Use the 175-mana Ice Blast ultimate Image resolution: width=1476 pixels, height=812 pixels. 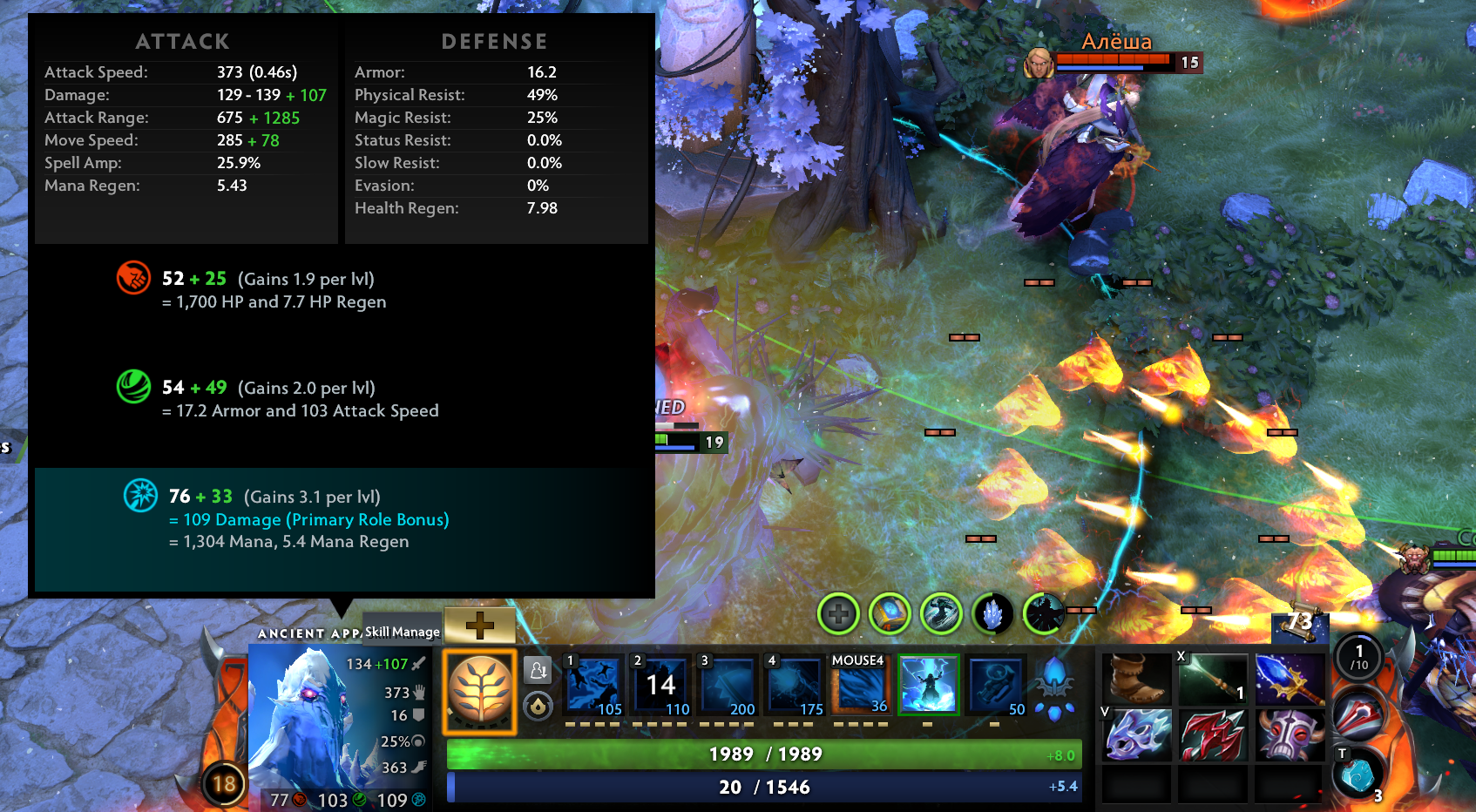[x=795, y=685]
